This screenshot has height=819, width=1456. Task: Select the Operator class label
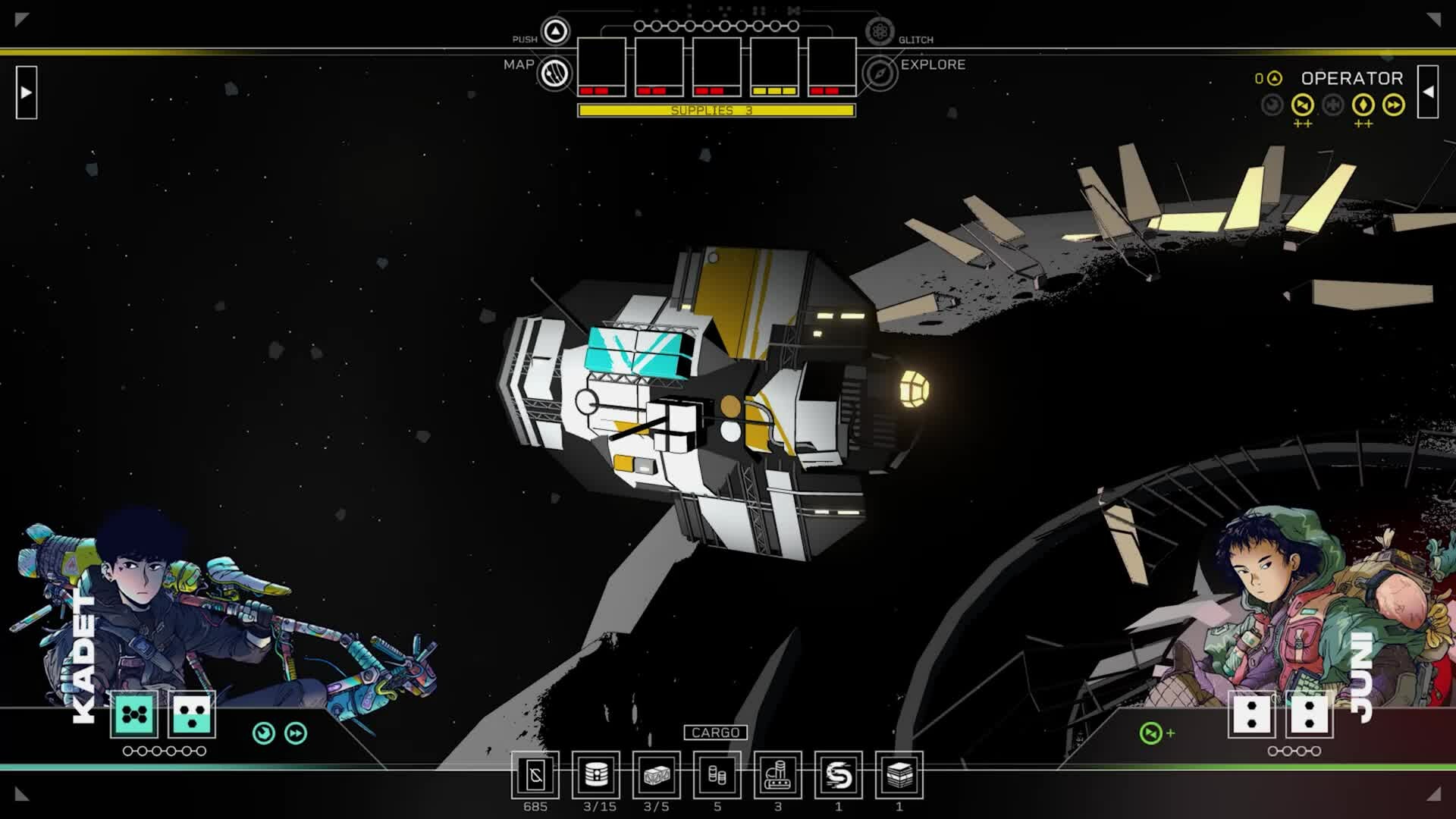click(x=1352, y=78)
